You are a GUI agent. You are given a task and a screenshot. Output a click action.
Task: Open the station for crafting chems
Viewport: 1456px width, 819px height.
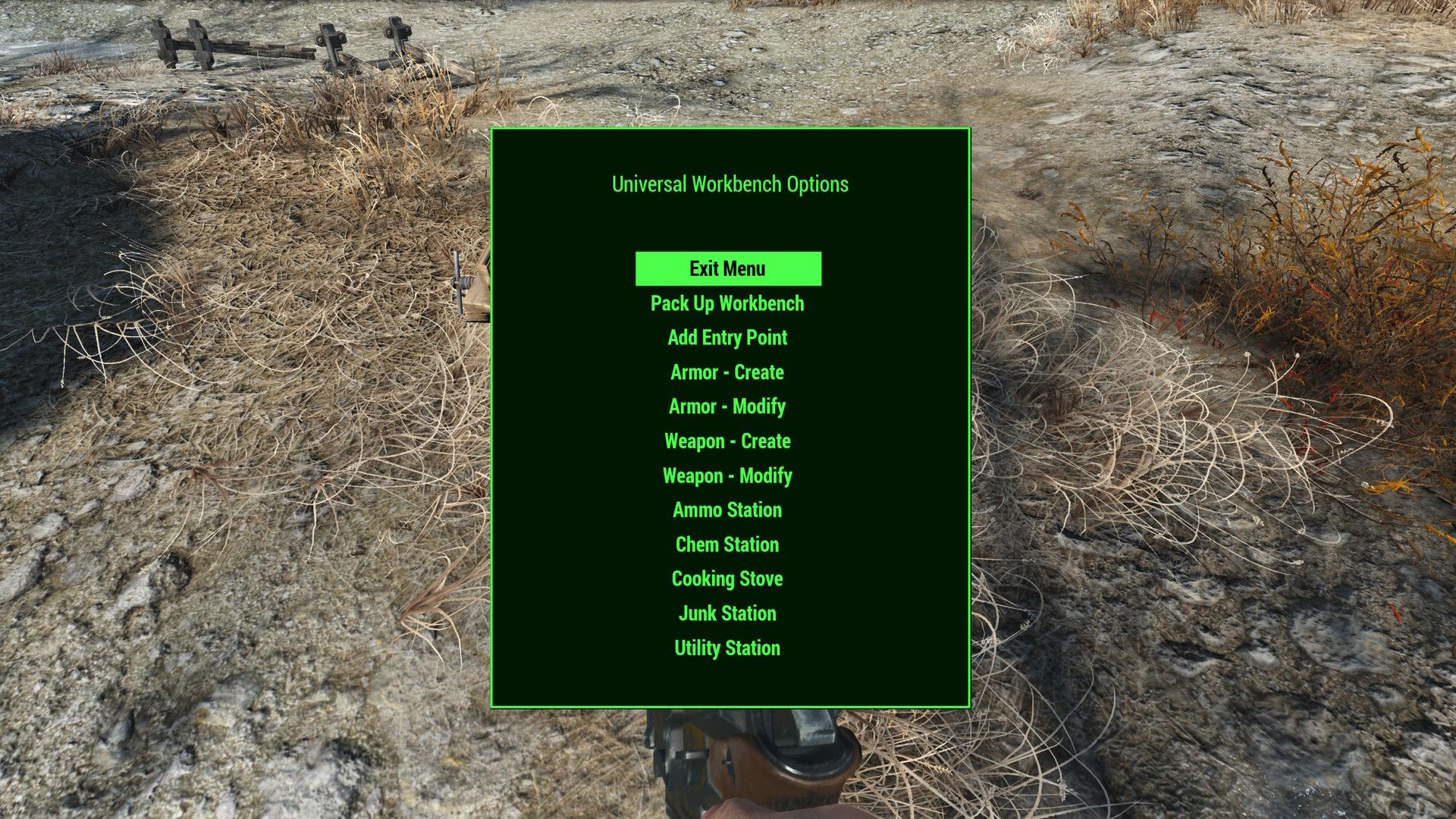pos(727,544)
